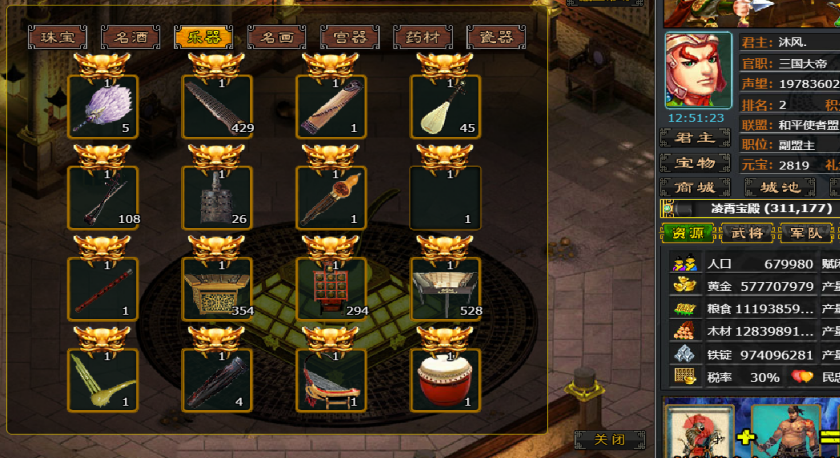The height and width of the screenshot is (458, 840).
Task: Show the 武将 generals tab
Action: click(x=747, y=233)
